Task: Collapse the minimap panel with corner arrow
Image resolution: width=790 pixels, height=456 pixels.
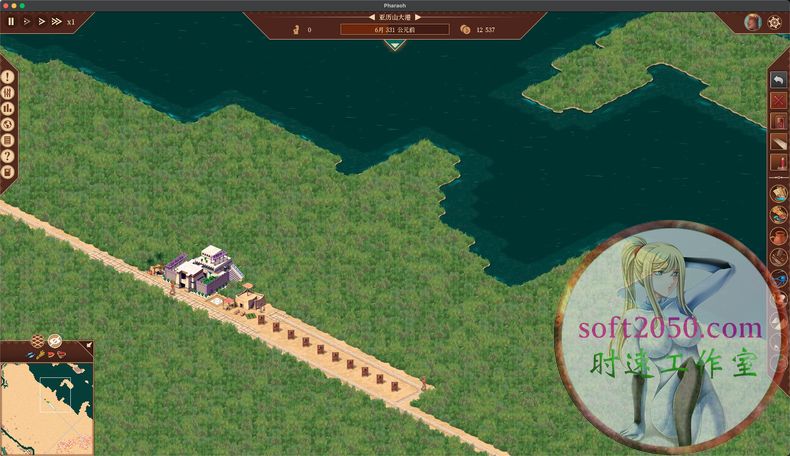Action: pyautogui.click(x=88, y=346)
